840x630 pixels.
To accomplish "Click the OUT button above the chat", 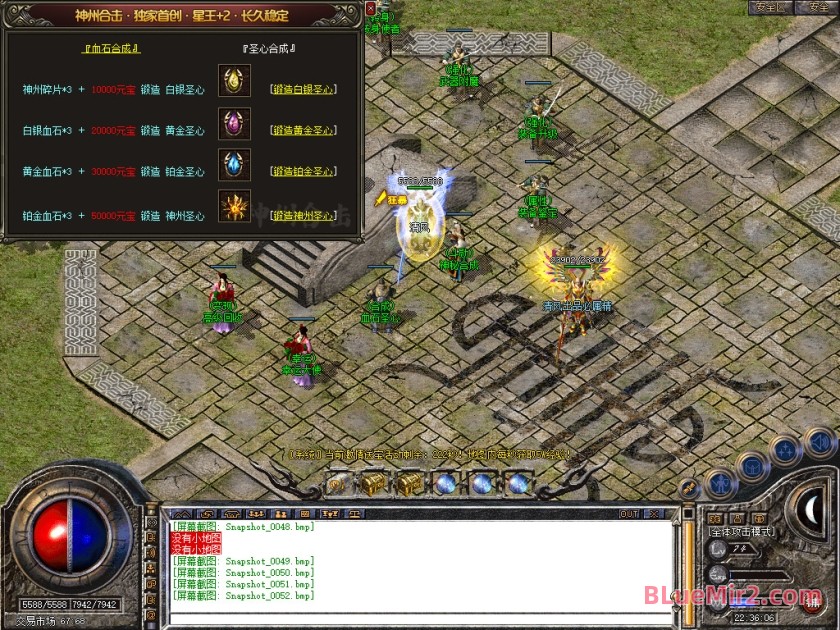I will point(628,514).
